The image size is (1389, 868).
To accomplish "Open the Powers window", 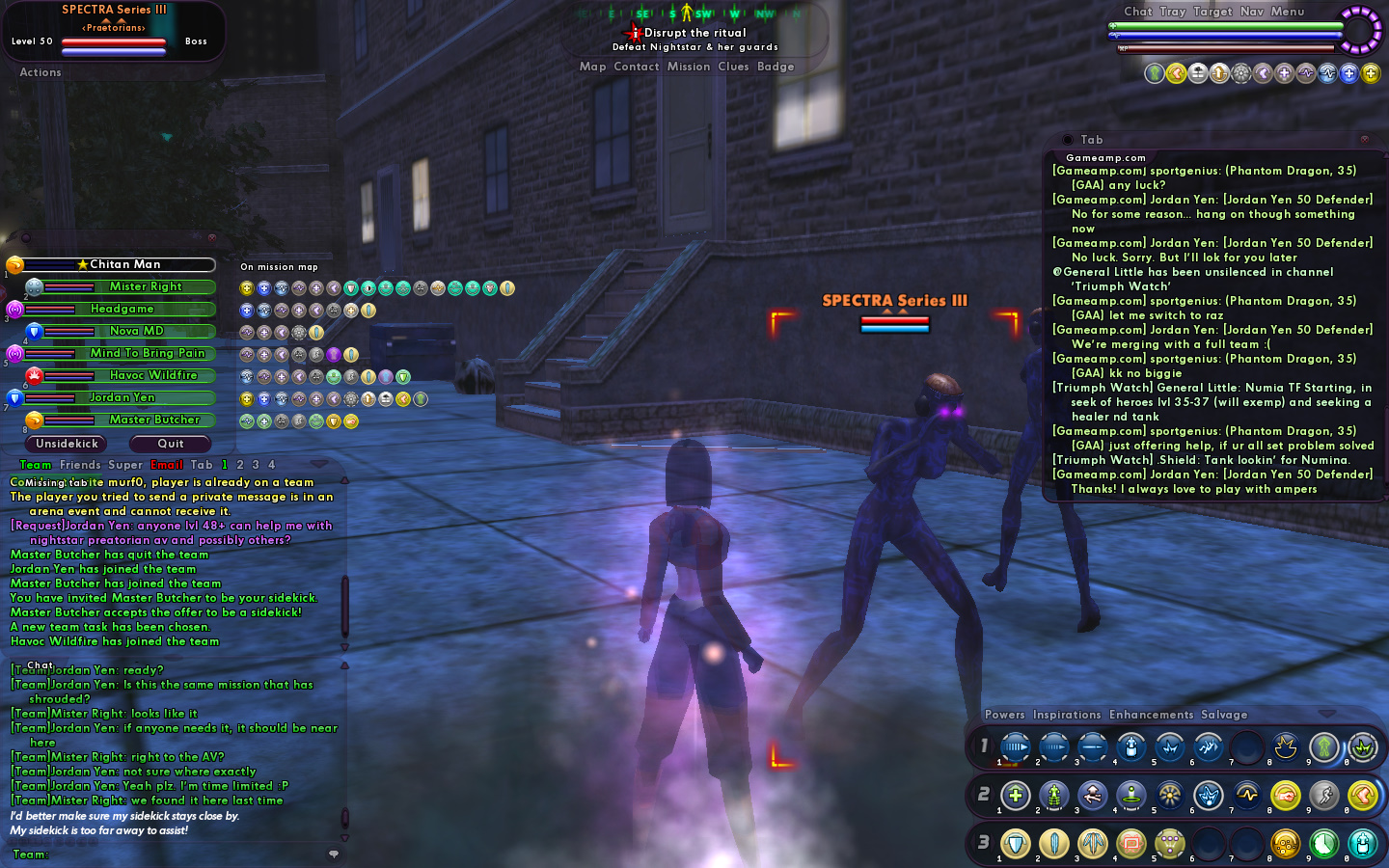I will pos(1005,715).
